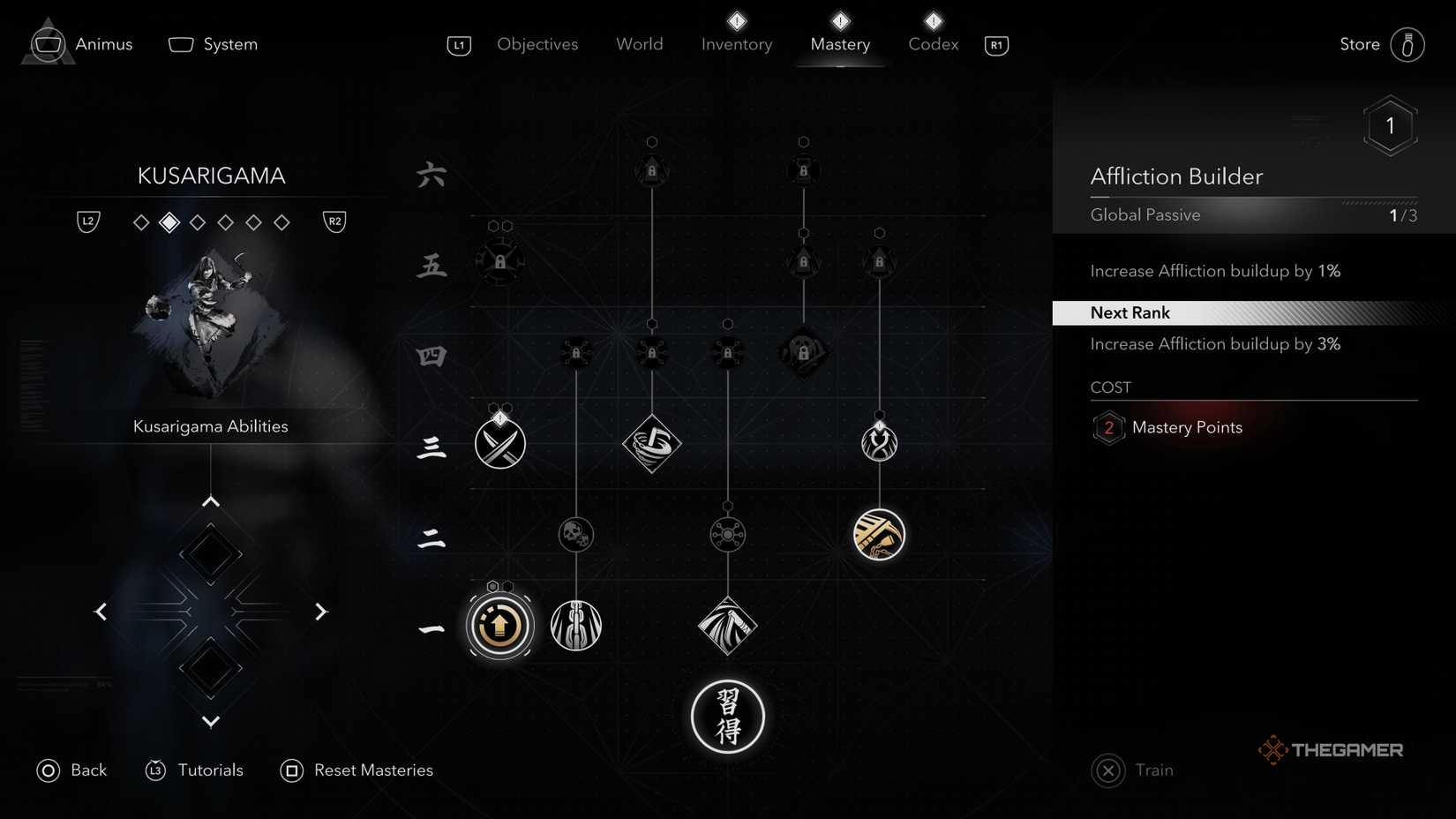This screenshot has height=819, width=1456.
Task: Select the whirlwind diamond skill in row three
Action: (x=651, y=444)
